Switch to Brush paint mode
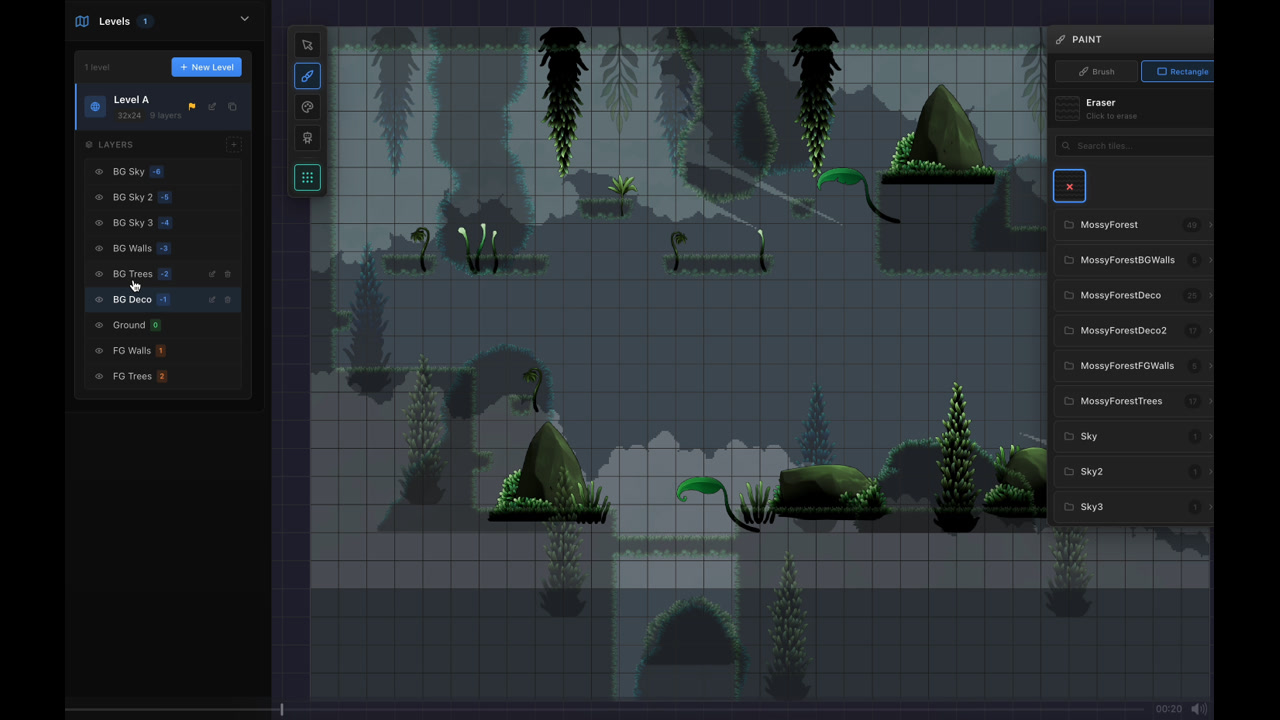 pos(1096,71)
